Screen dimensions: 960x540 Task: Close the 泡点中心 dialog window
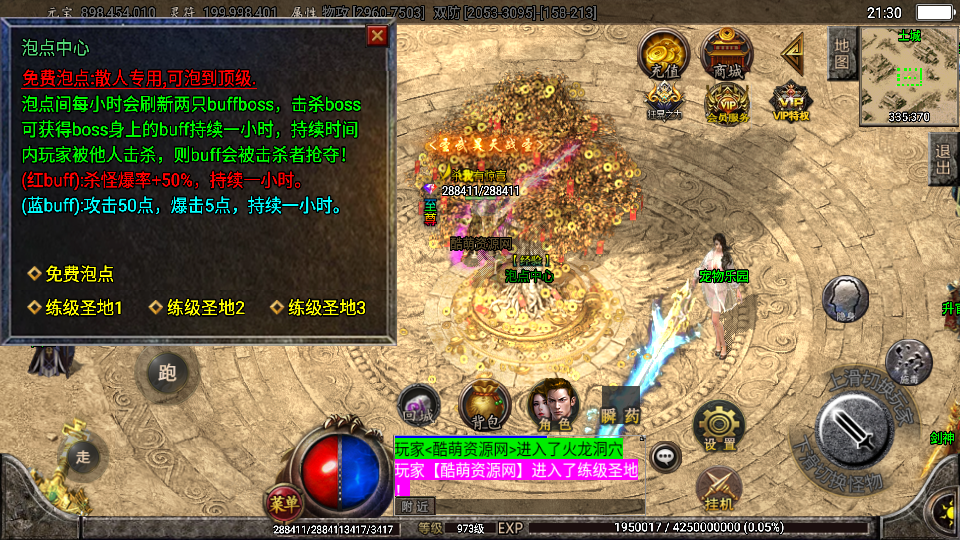(377, 37)
